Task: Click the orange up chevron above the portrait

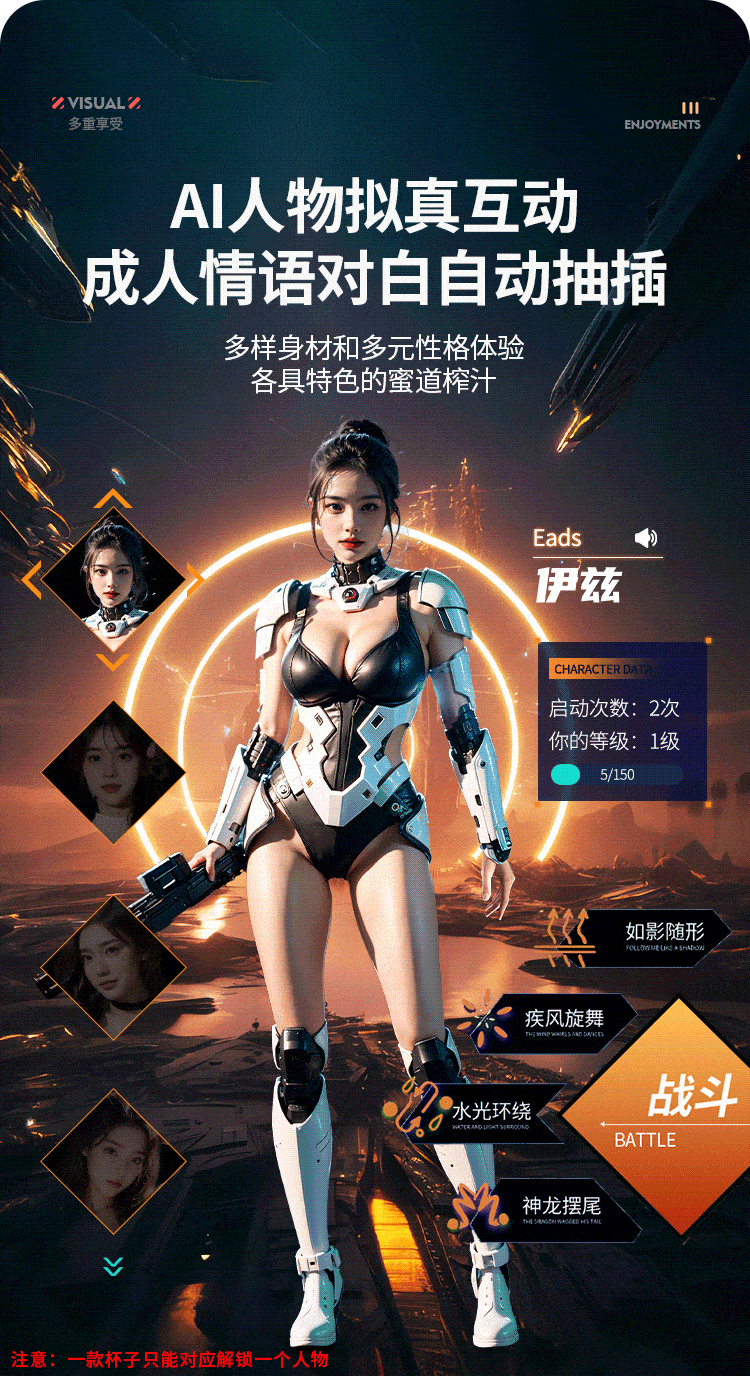Action: [113, 498]
